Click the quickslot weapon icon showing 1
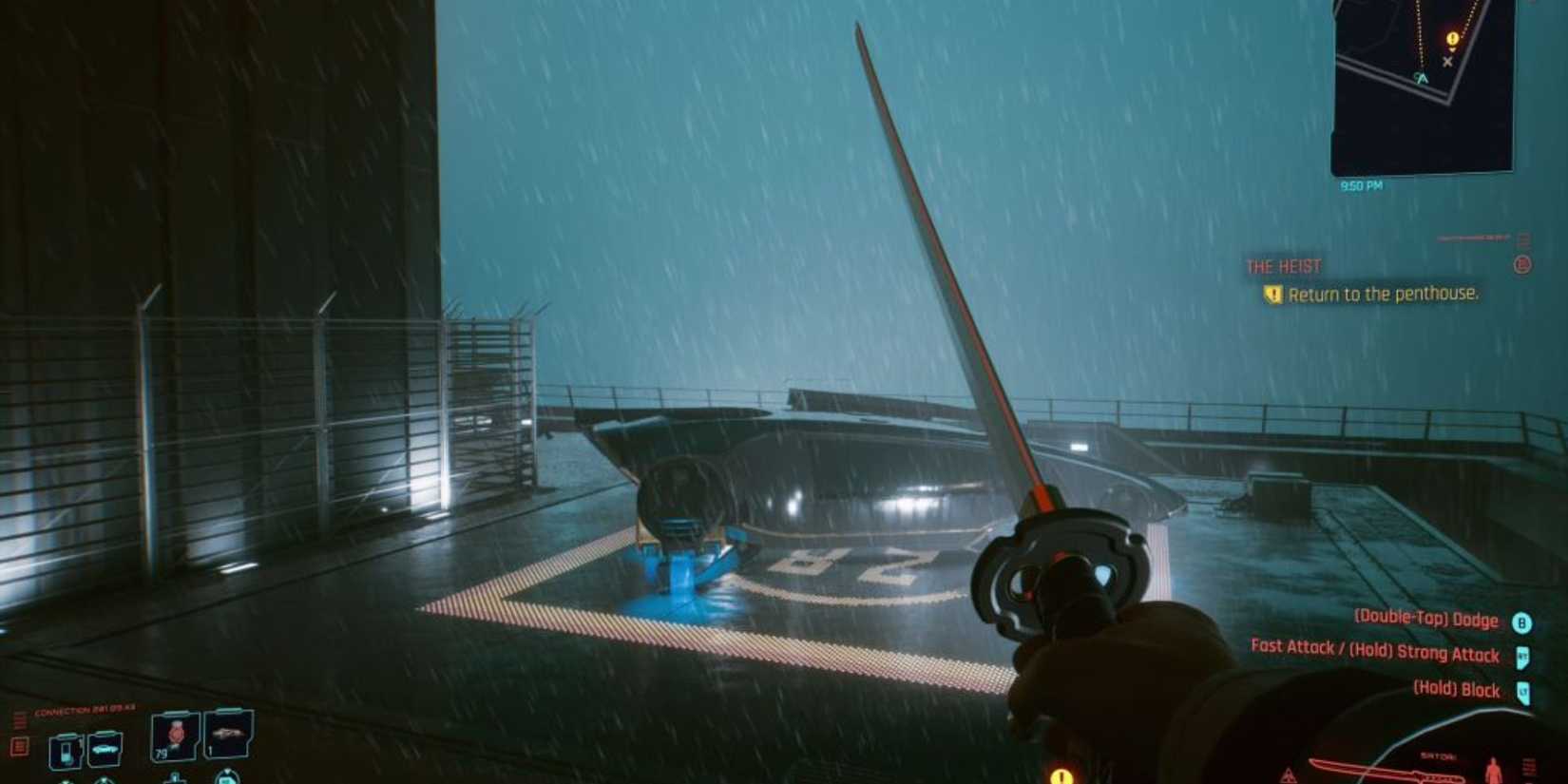The image size is (1568, 784). pyautogui.click(x=230, y=736)
